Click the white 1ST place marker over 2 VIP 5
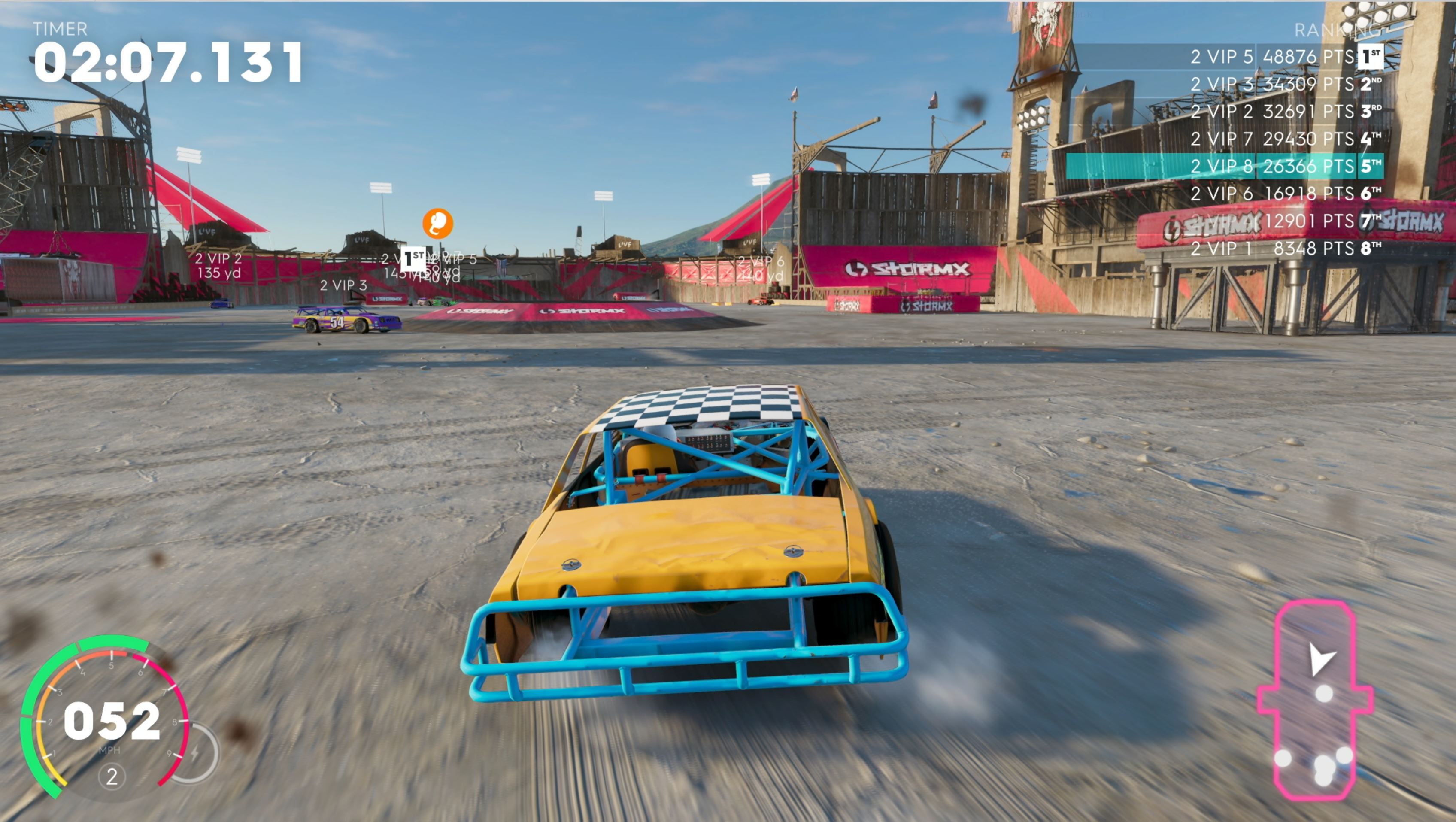The image size is (1456, 822). pos(414,258)
